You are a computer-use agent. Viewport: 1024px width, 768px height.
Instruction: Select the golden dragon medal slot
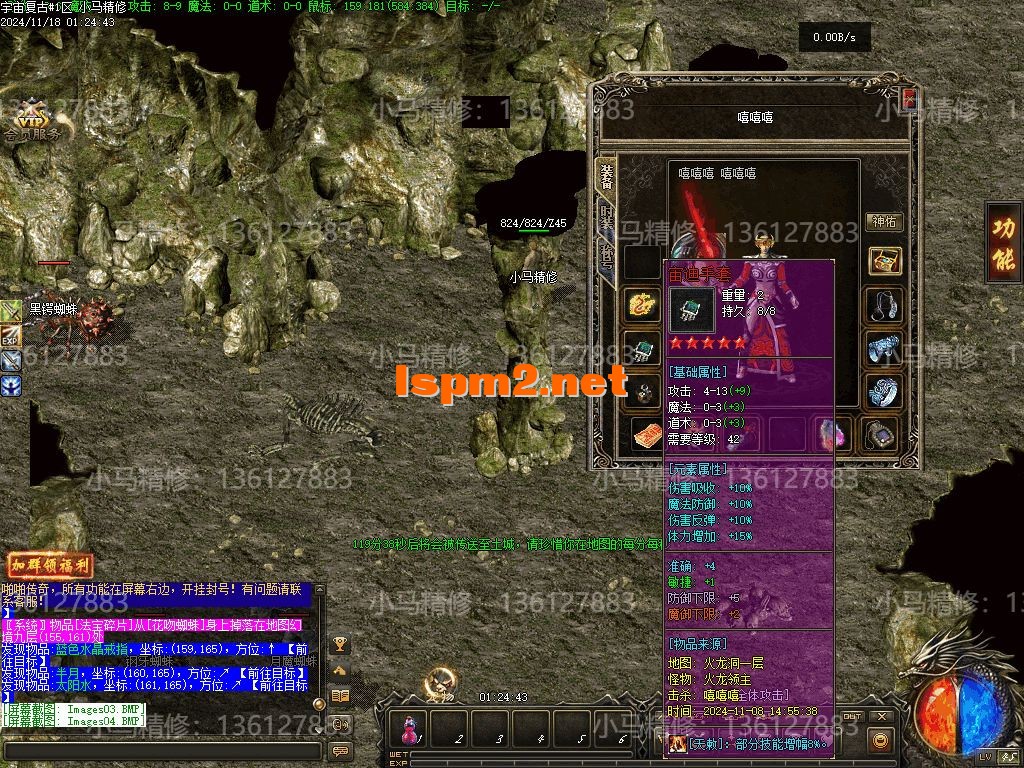pos(641,303)
